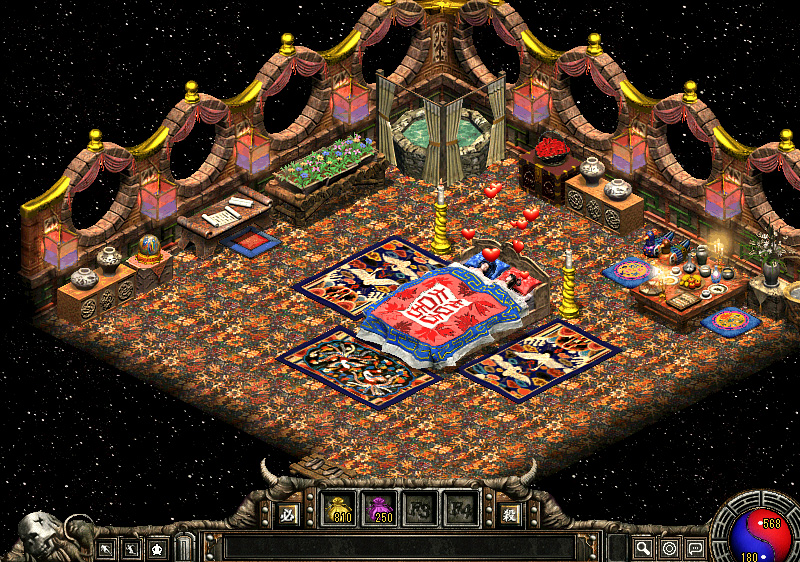Image resolution: width=800 pixels, height=562 pixels.
Task: Toggle the 殺 button right of hotbar
Action: pos(509,515)
